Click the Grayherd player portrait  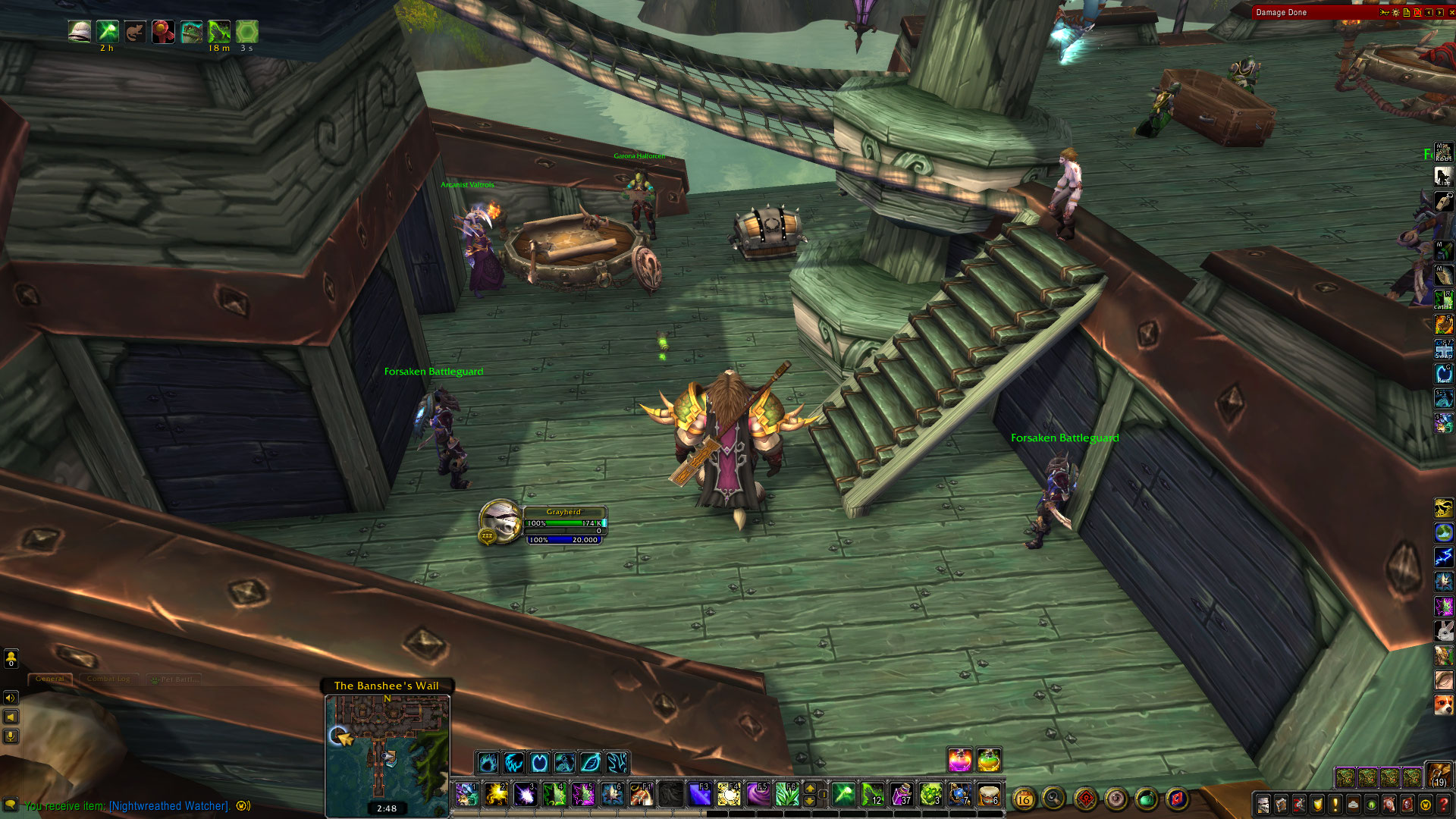tap(500, 520)
